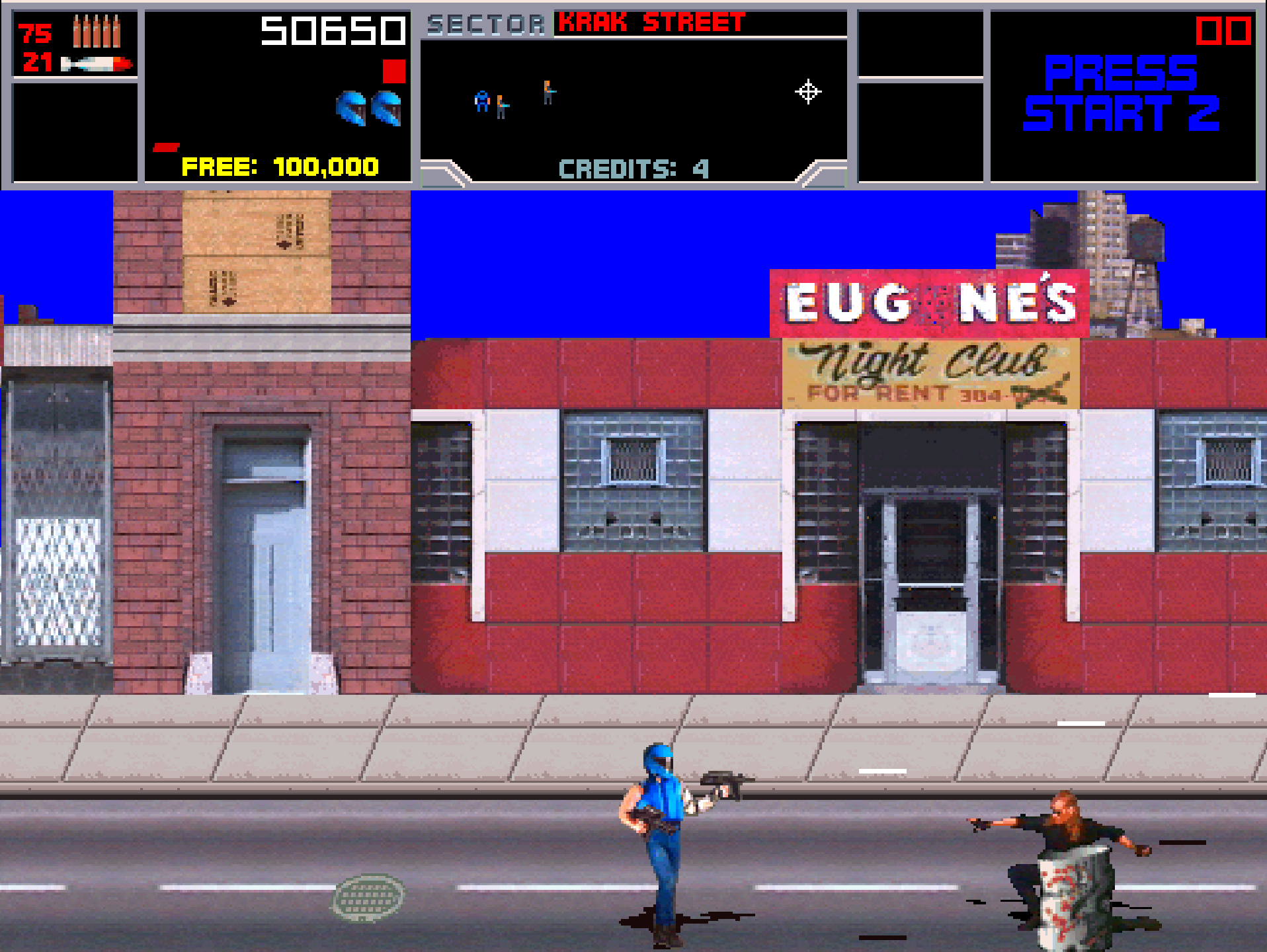Click the radar minimap panel

pos(633,99)
